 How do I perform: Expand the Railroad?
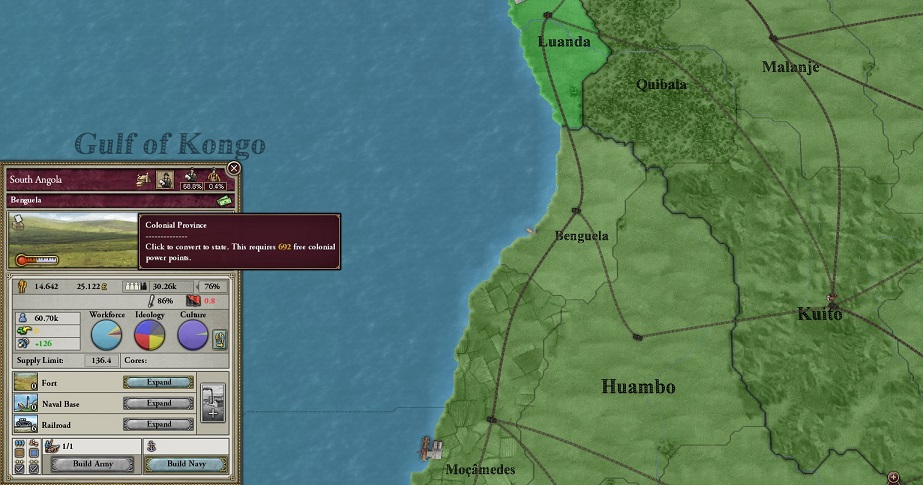point(159,424)
